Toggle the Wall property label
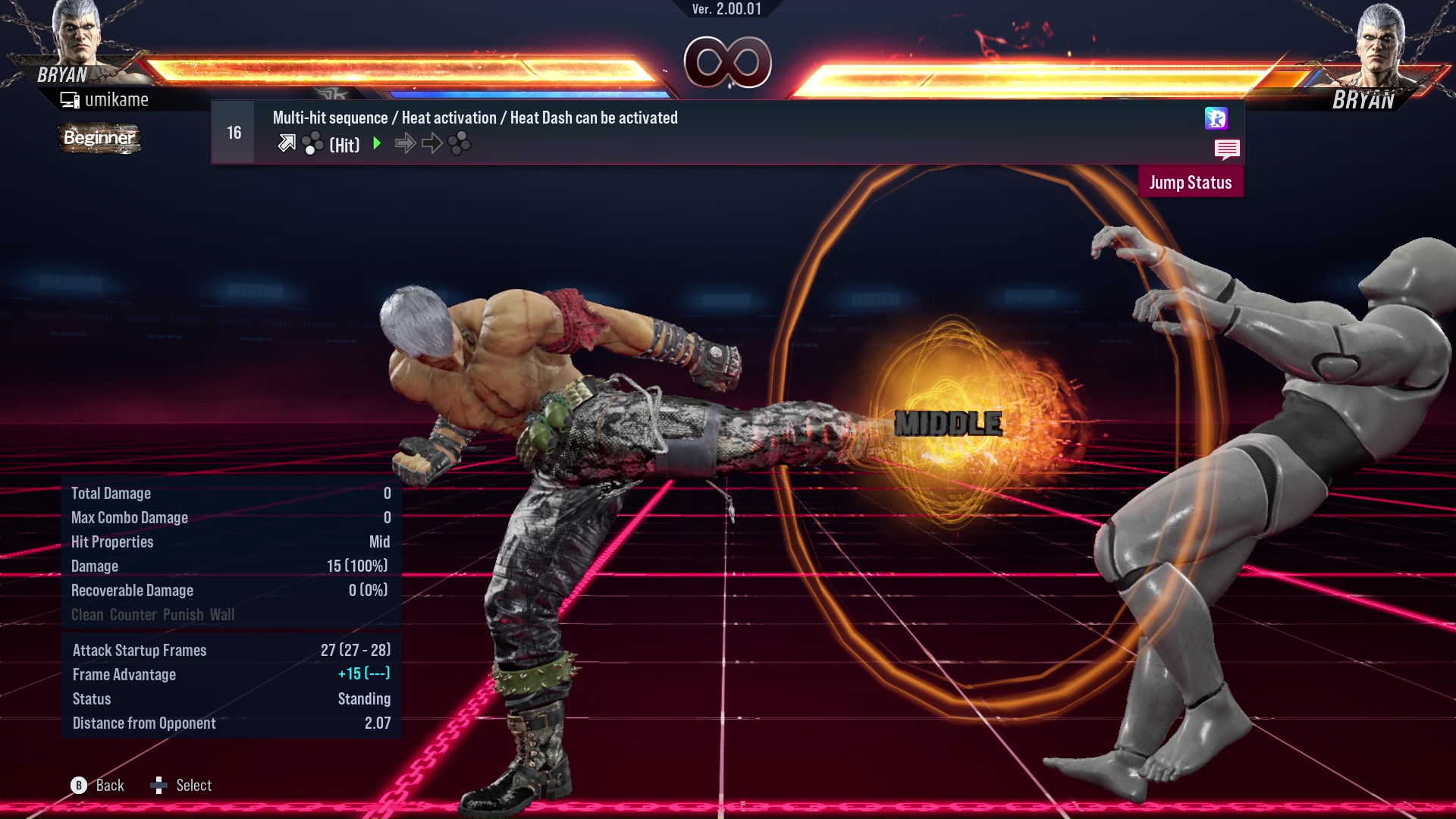 (x=224, y=614)
